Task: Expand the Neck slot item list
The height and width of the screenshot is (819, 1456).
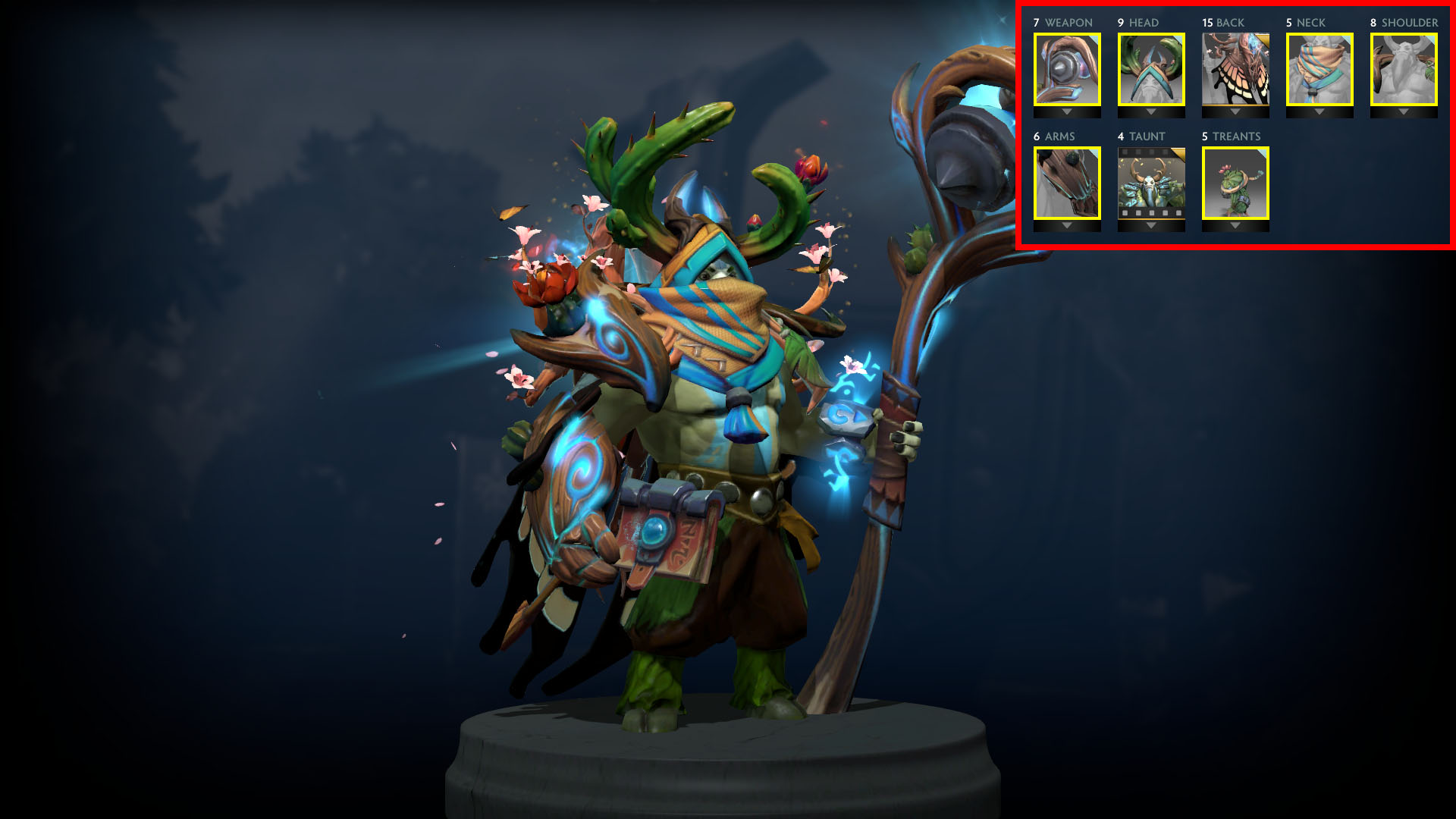Action: [1319, 111]
